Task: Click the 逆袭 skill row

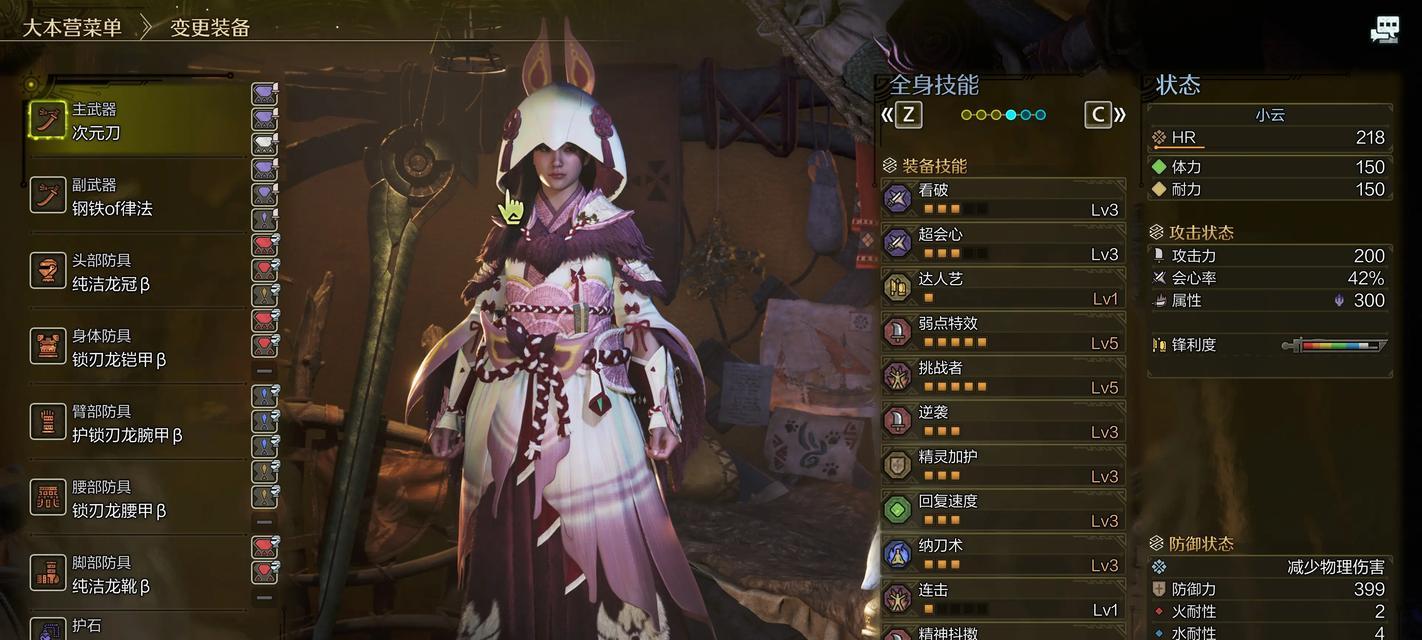Action: (1003, 421)
